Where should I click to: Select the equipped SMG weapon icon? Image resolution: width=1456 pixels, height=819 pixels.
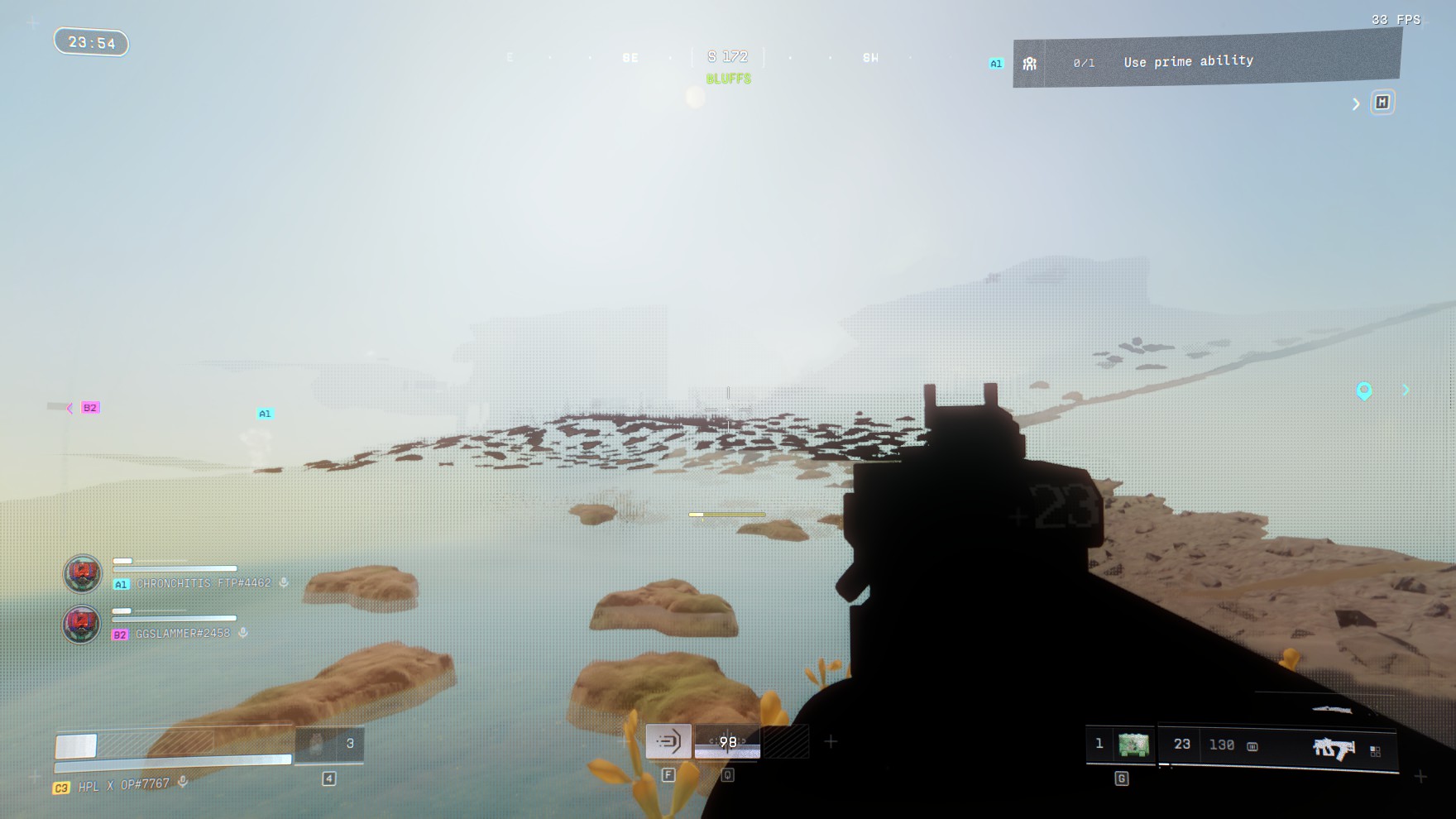(x=1334, y=748)
